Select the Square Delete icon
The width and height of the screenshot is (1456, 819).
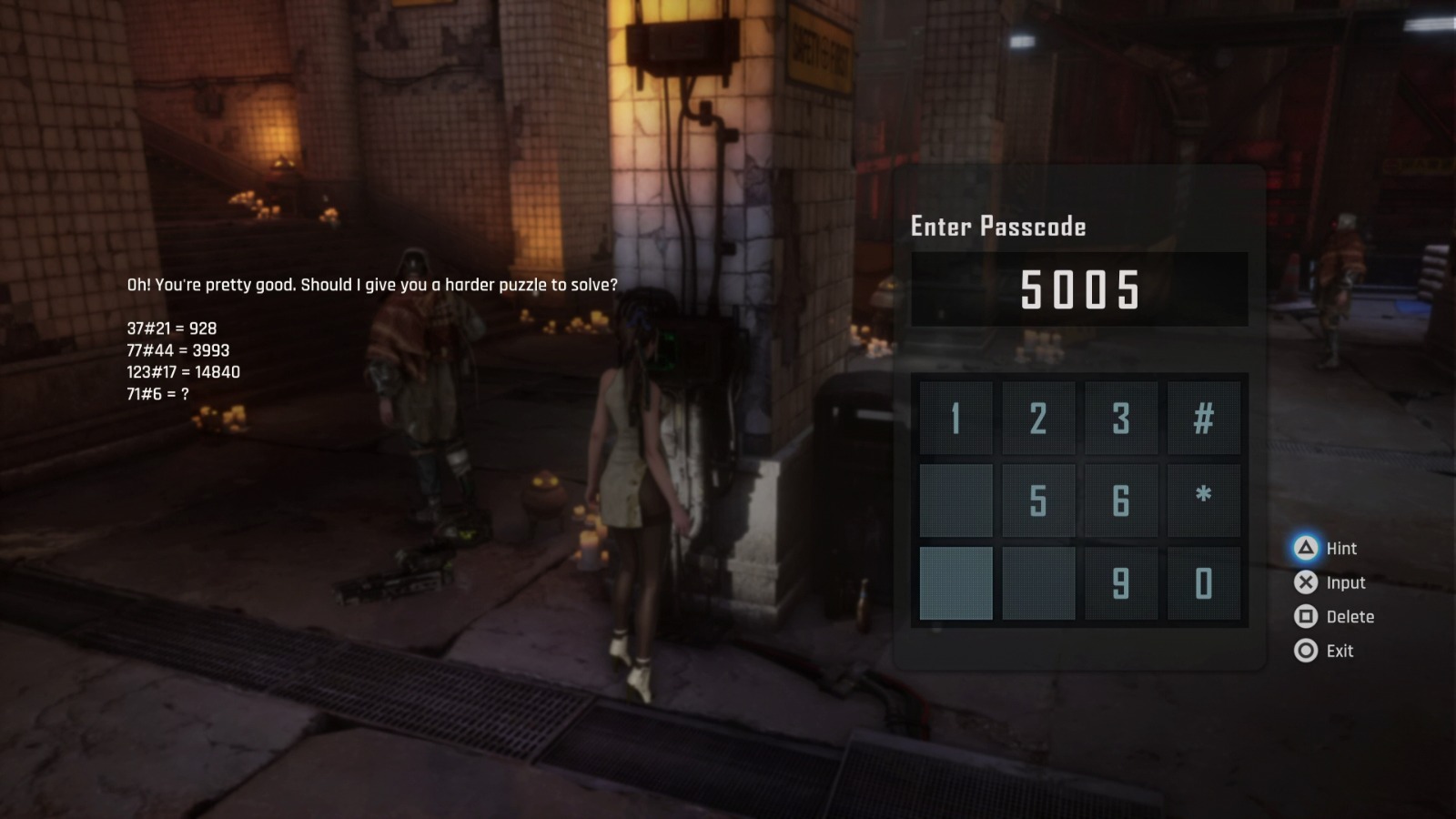pyautogui.click(x=1306, y=617)
